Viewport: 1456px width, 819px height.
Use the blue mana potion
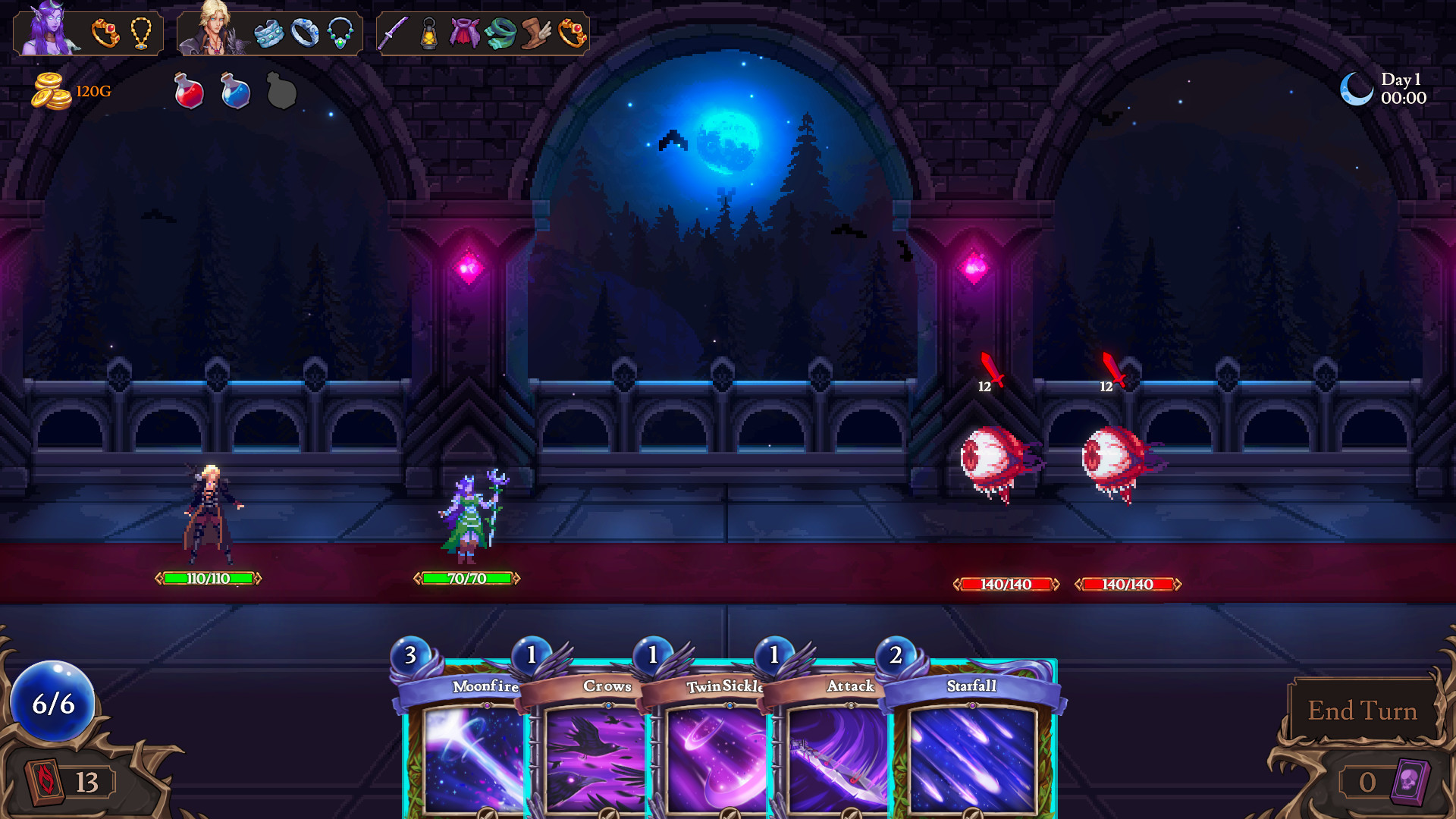coord(235,91)
